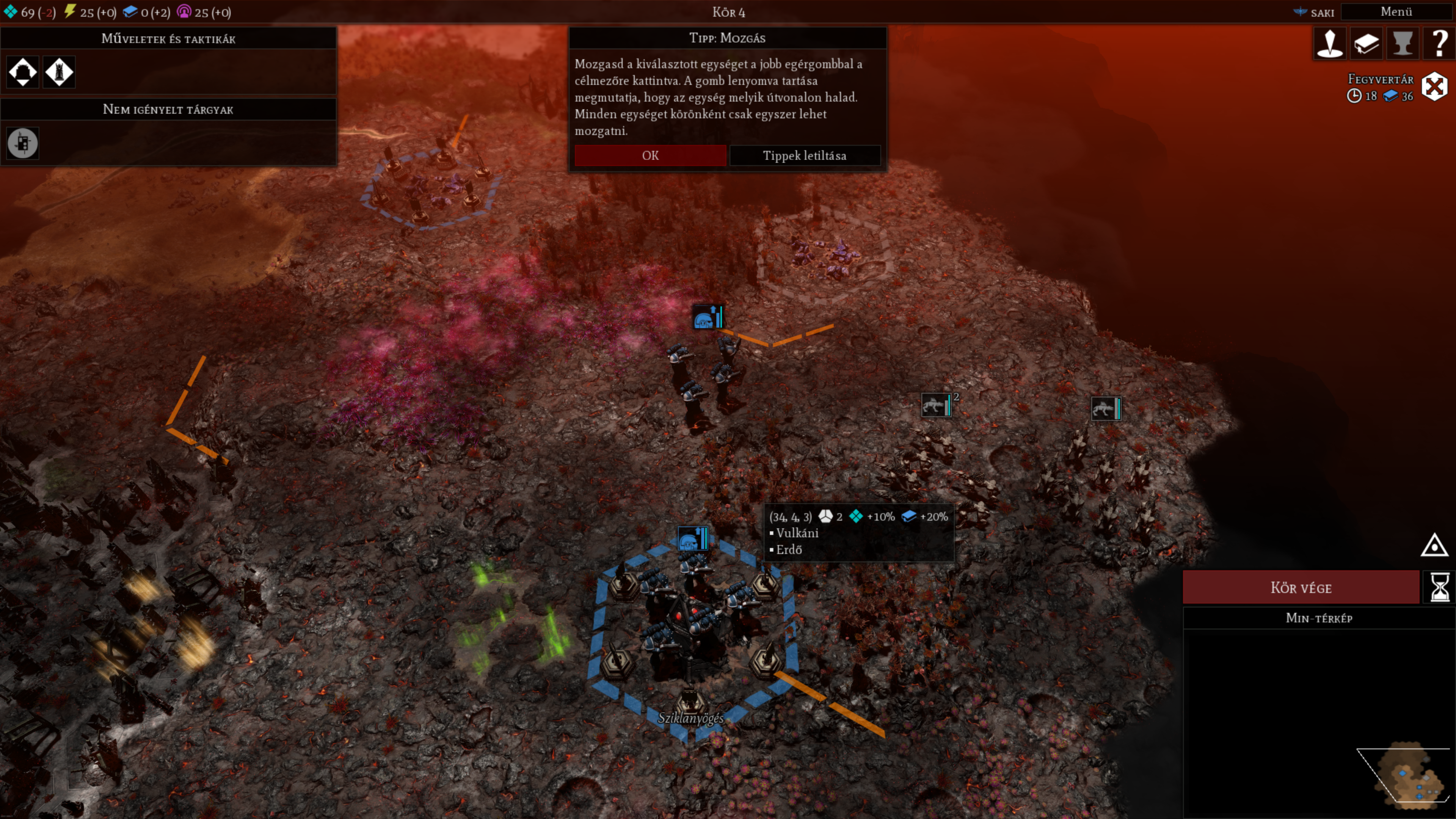Viewport: 1456px width, 819px height.
Task: Select the hound unit marker numbered 2
Action: coord(937,405)
